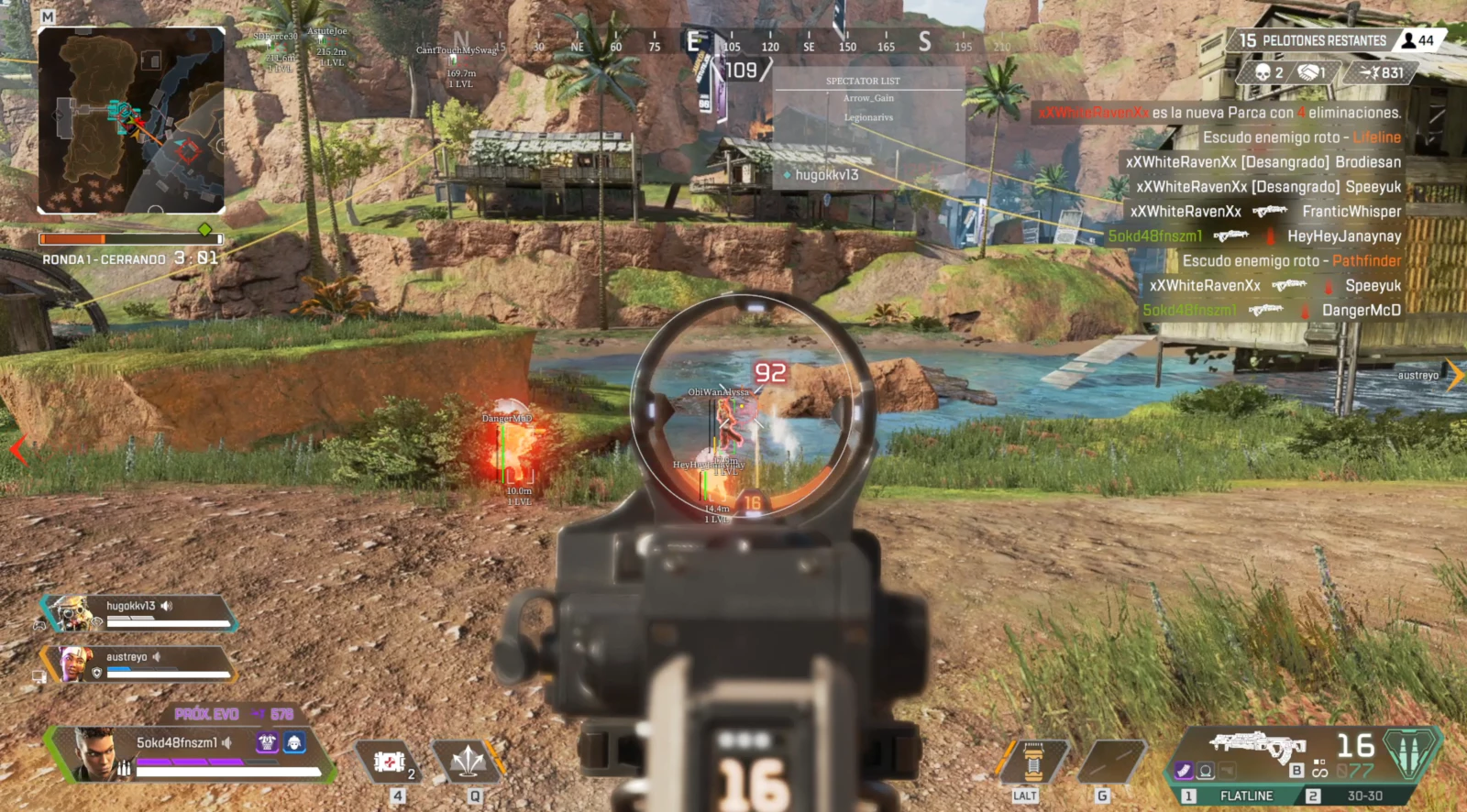Select the syringe healing item icon

click(389, 762)
